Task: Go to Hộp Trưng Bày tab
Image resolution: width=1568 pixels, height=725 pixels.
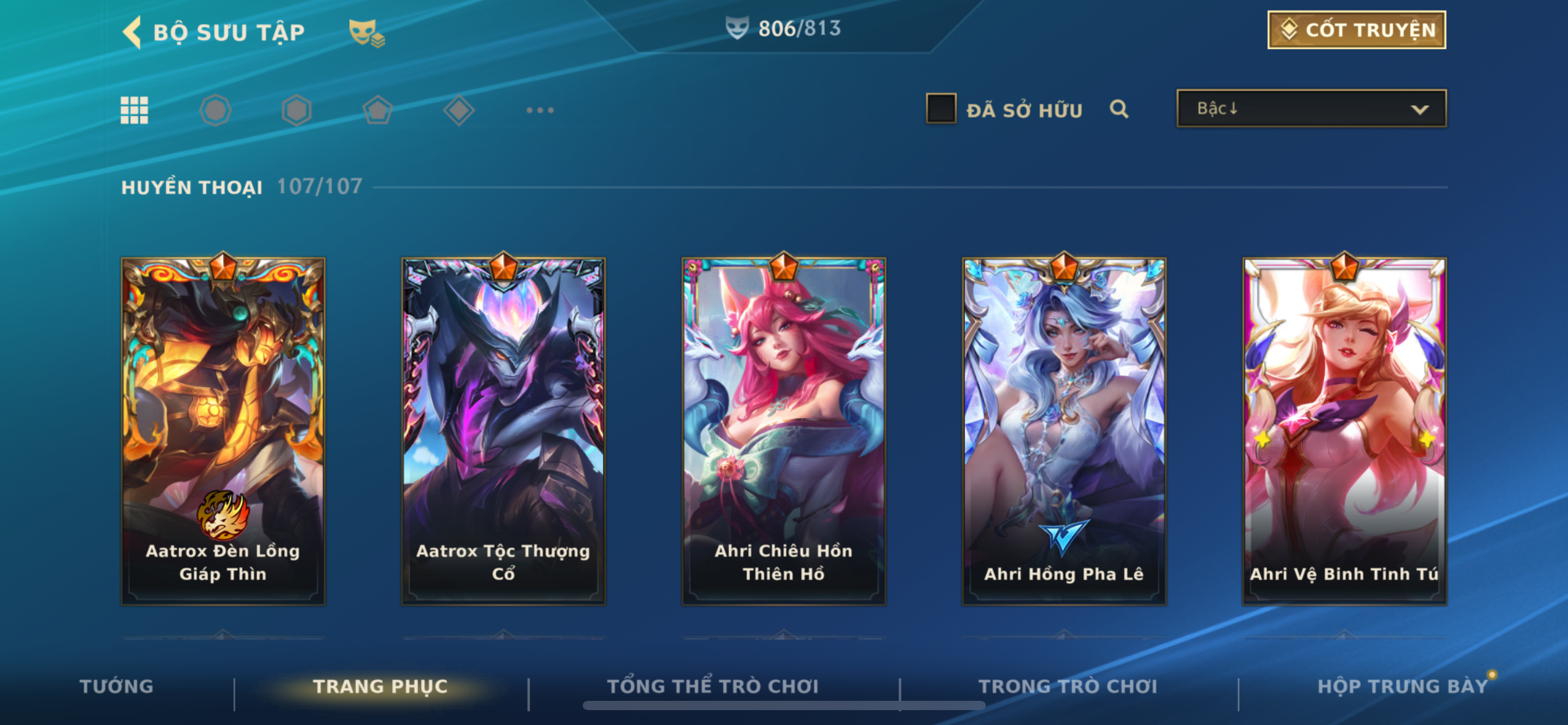Action: [1402, 686]
